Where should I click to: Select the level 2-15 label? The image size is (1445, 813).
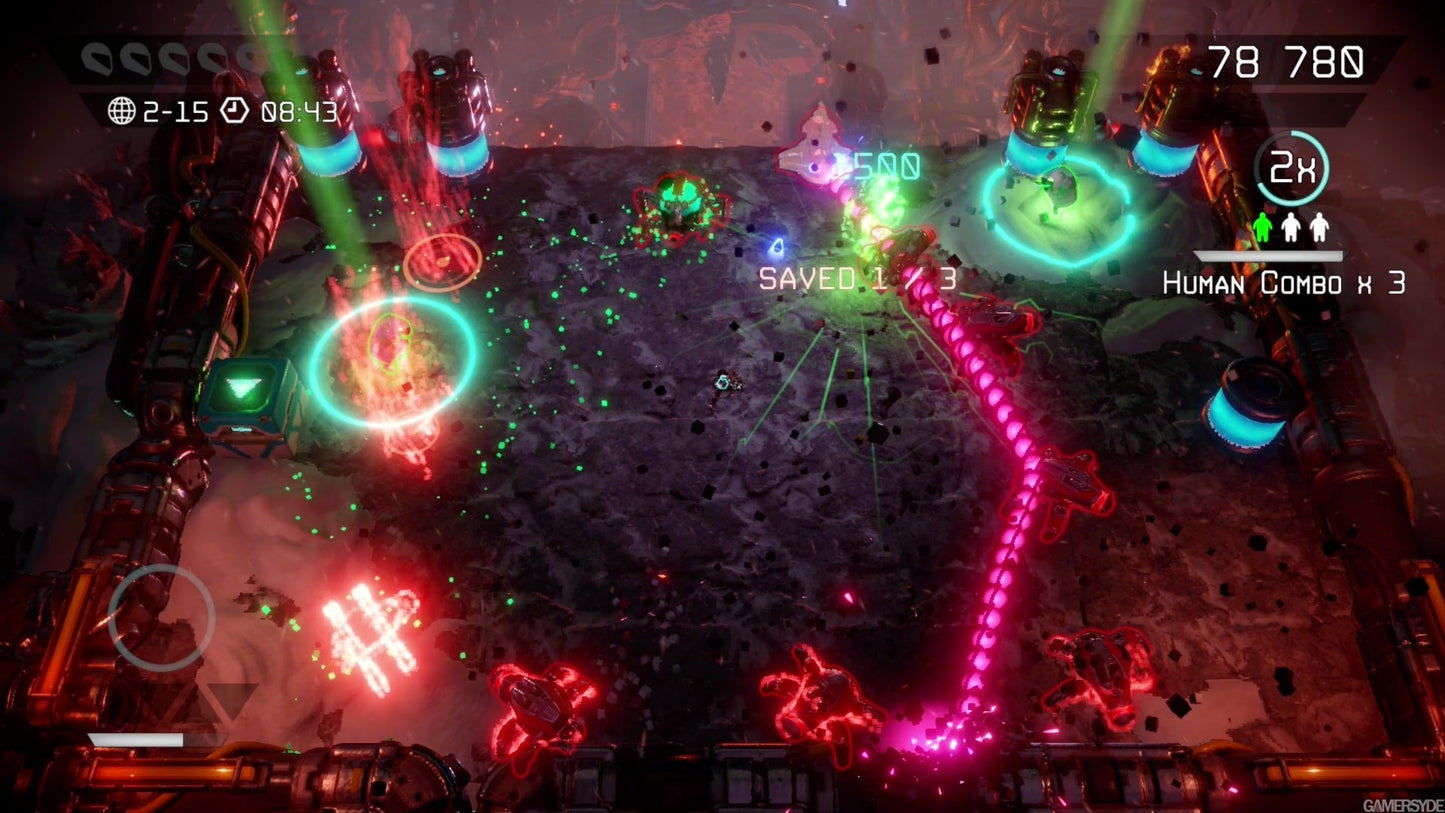coord(178,110)
